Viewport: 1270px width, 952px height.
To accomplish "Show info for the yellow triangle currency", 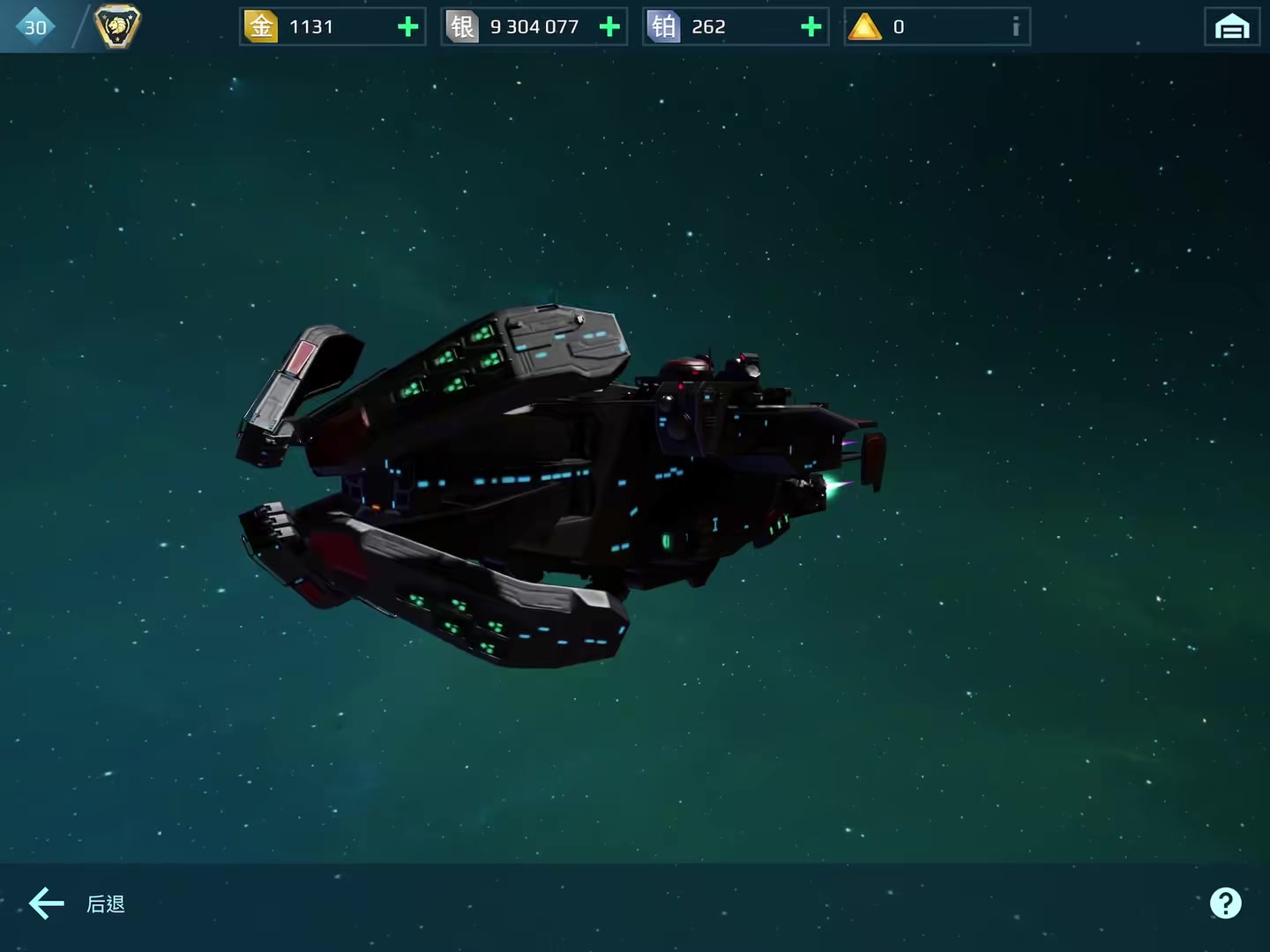I will (x=1015, y=27).
